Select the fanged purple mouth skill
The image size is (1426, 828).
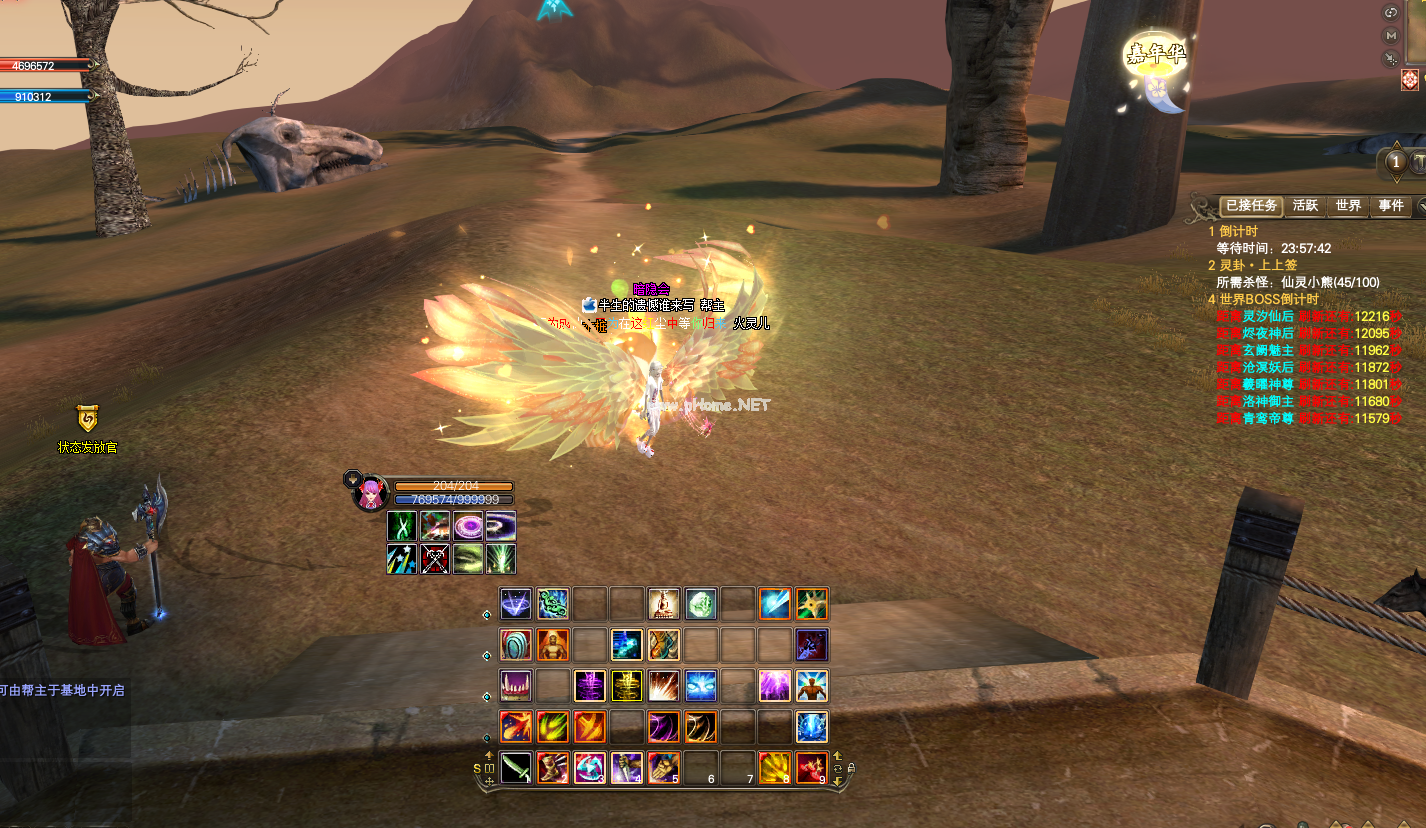coord(516,685)
